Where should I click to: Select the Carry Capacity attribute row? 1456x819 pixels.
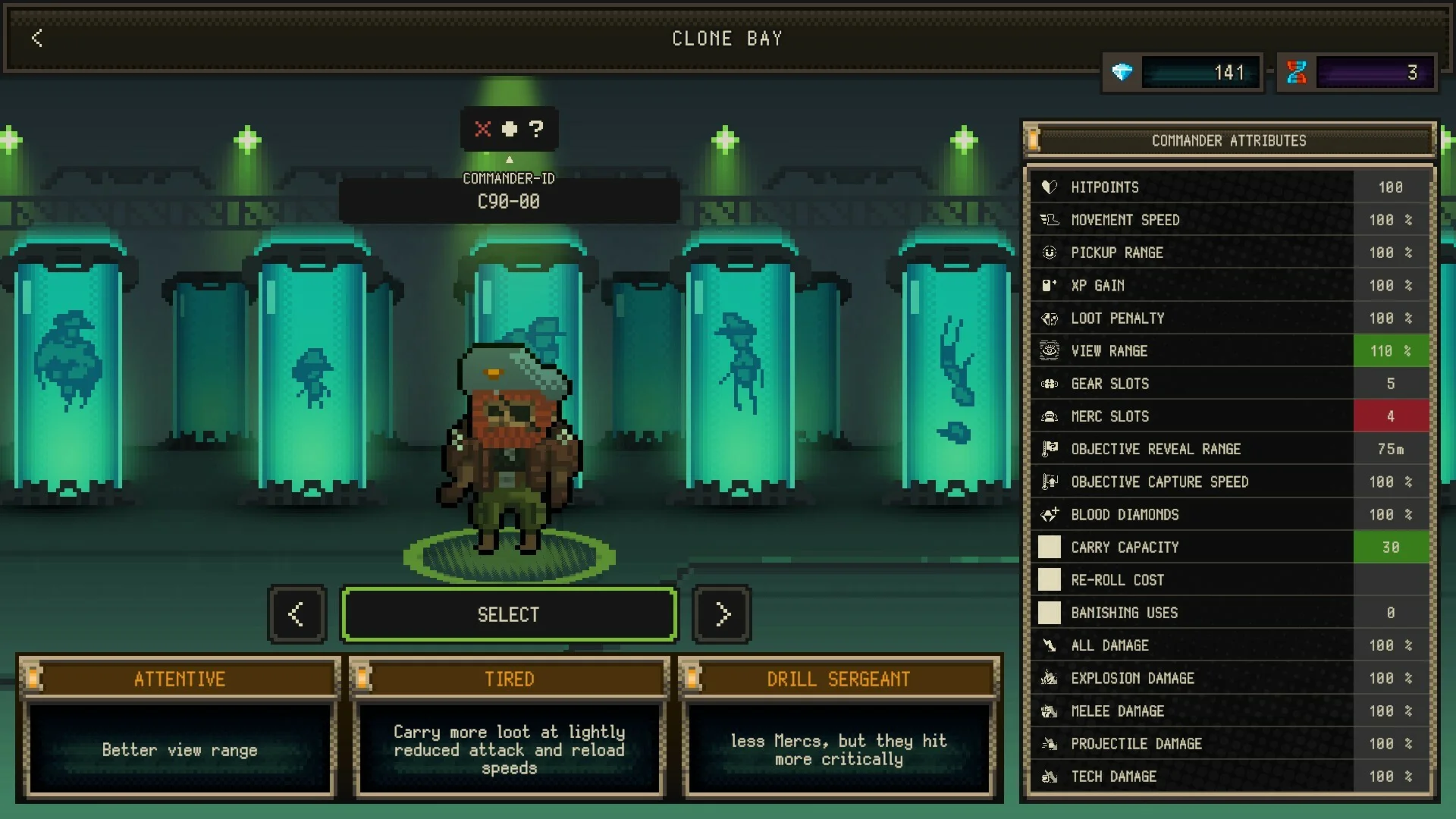tap(1228, 548)
